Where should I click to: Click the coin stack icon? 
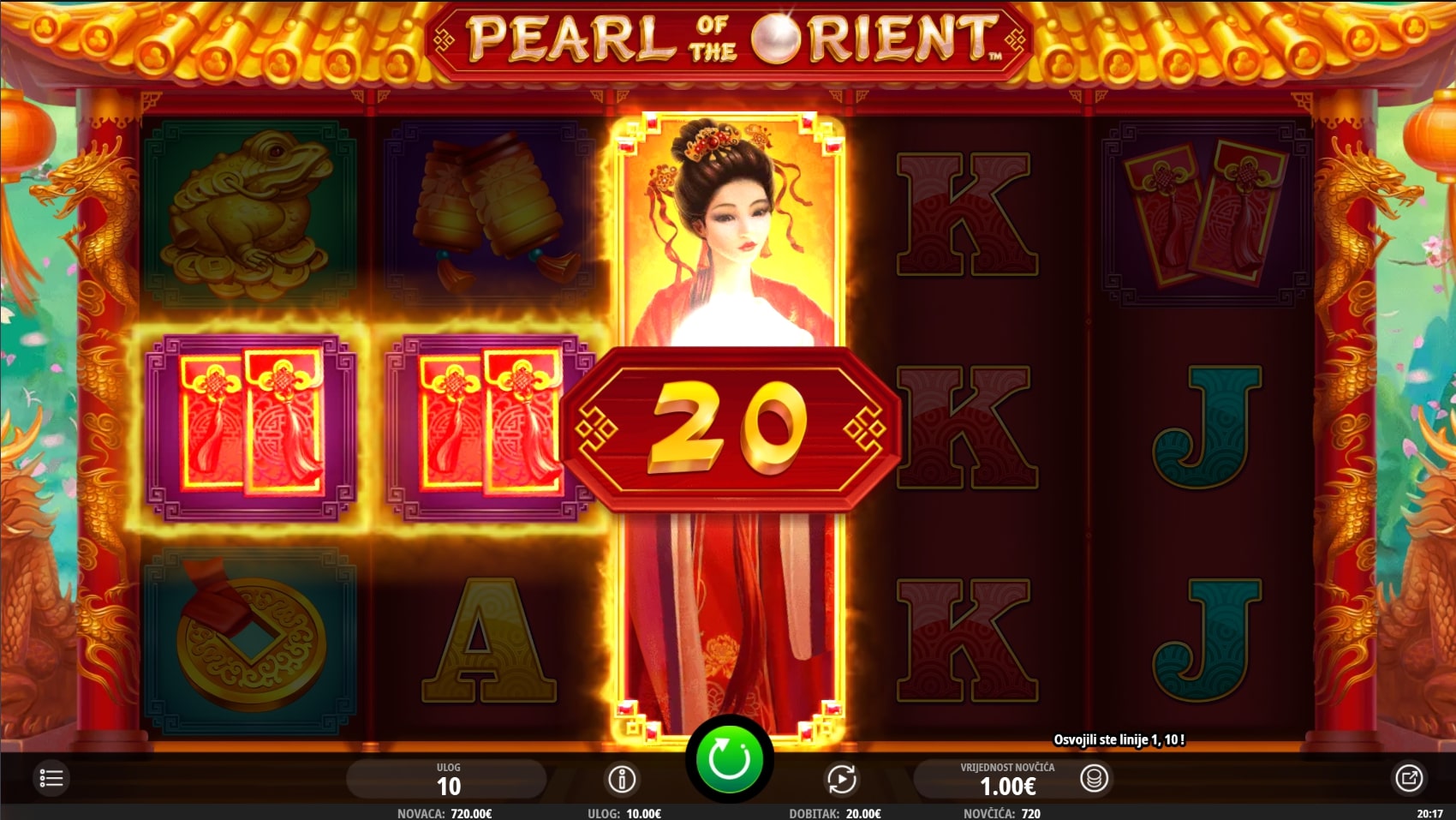(x=1094, y=778)
